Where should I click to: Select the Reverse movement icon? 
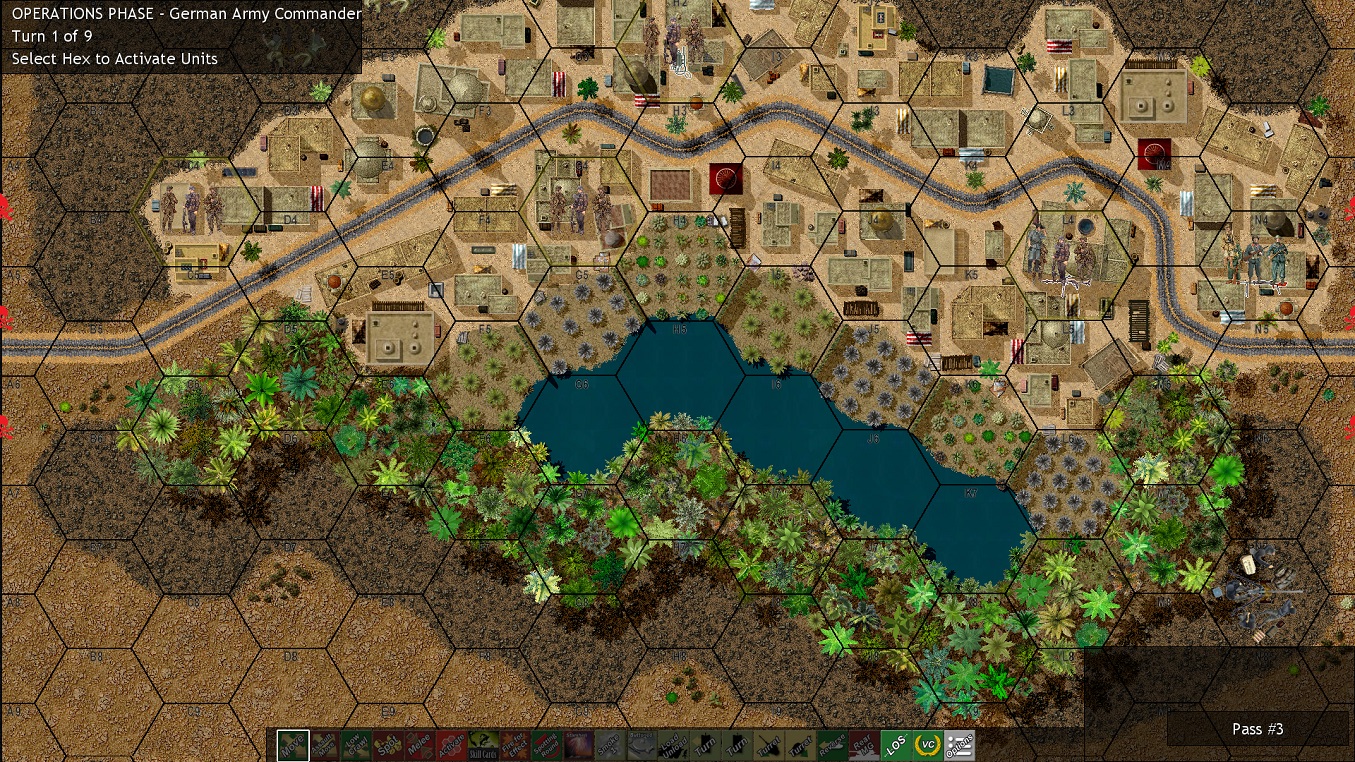pos(832,745)
